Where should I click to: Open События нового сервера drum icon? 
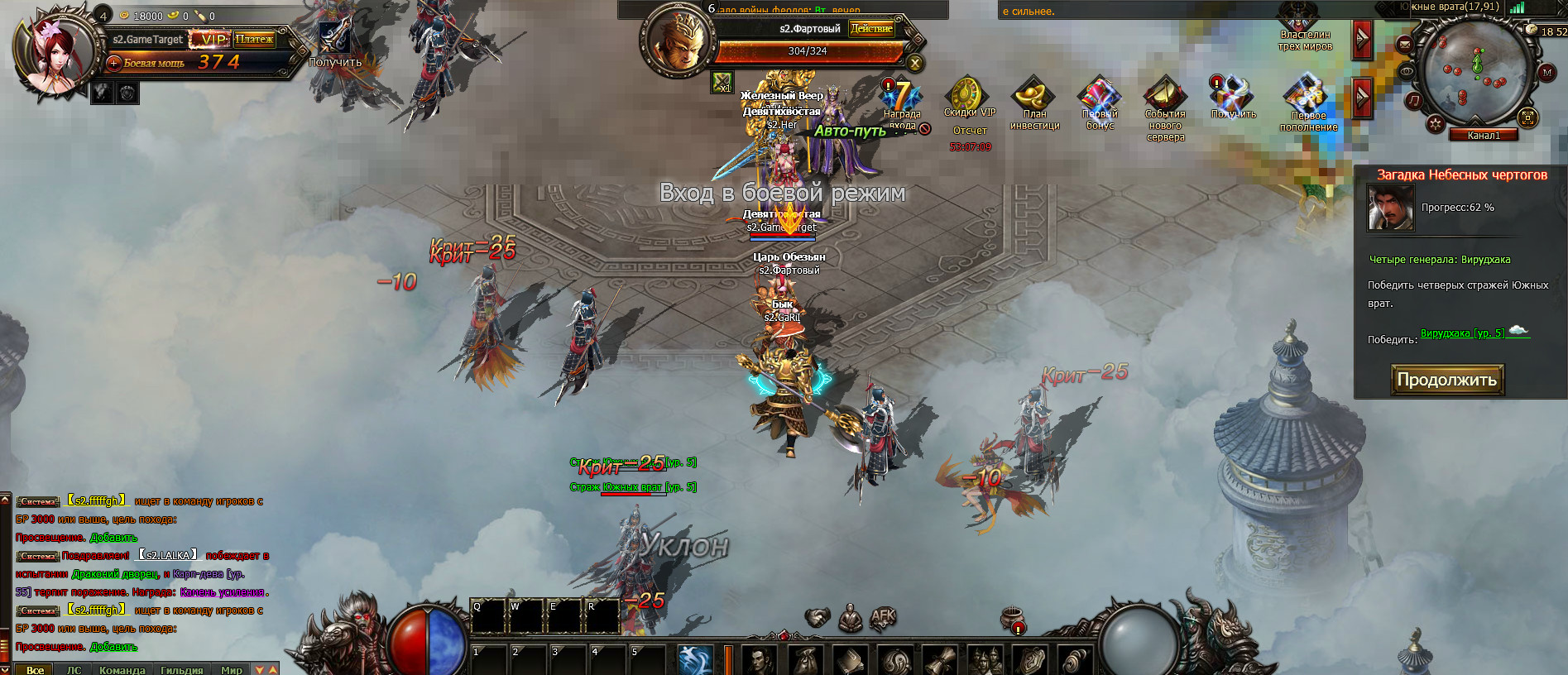click(1165, 96)
